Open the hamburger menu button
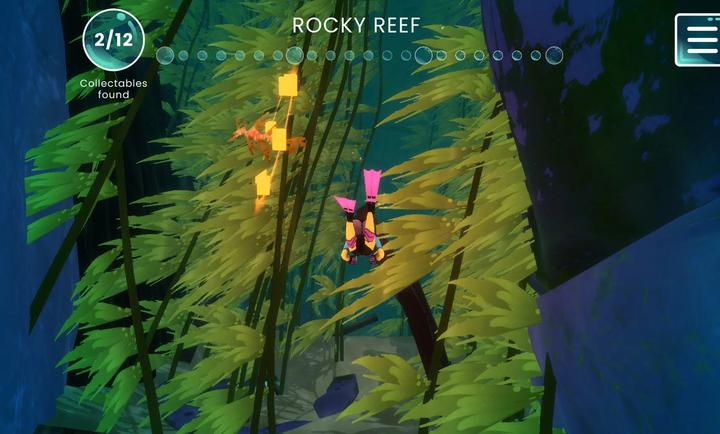 698,40
